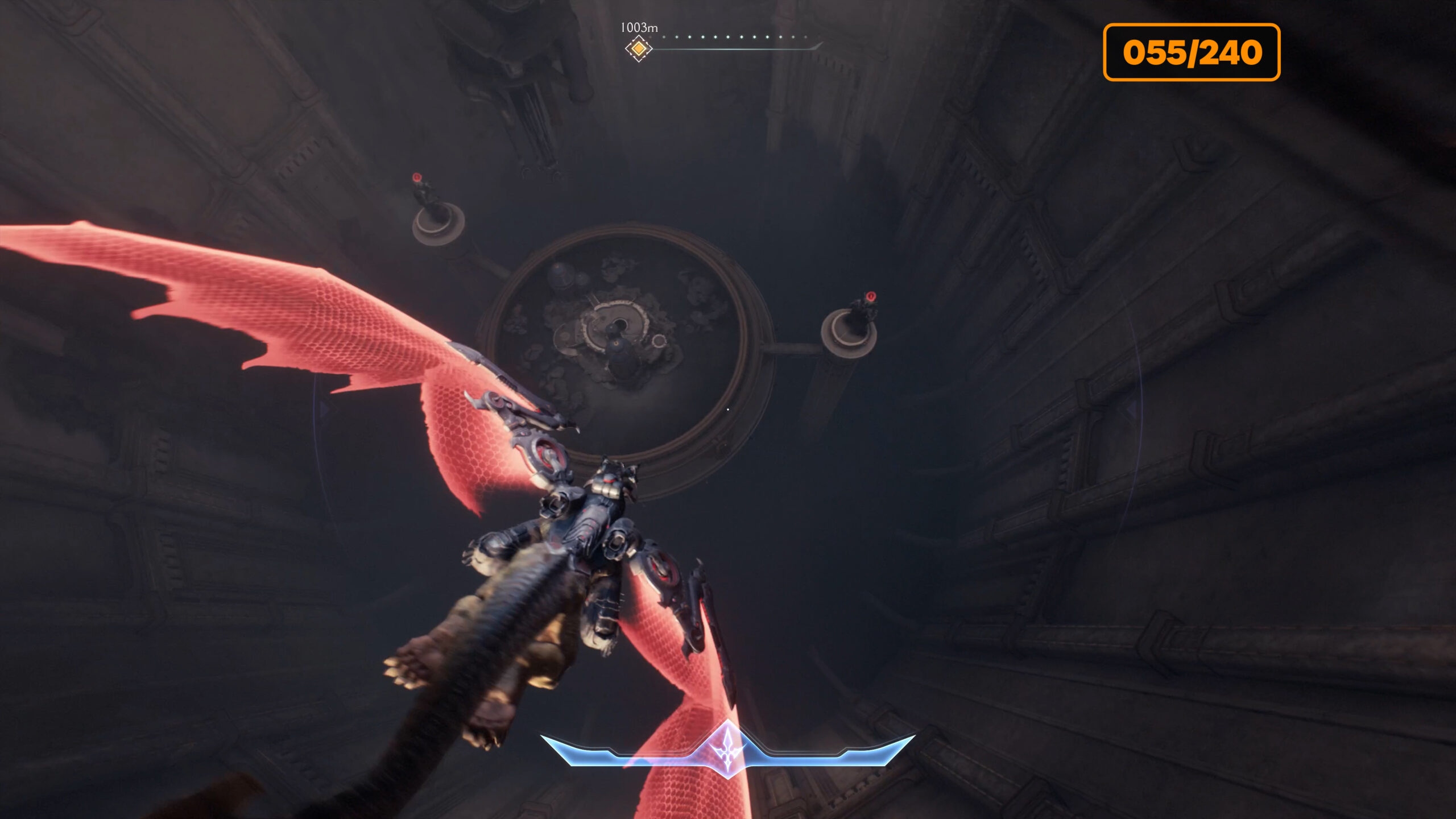1456x819 pixels.
Task: Select the gold diamond objective marker
Action: pyautogui.click(x=638, y=49)
